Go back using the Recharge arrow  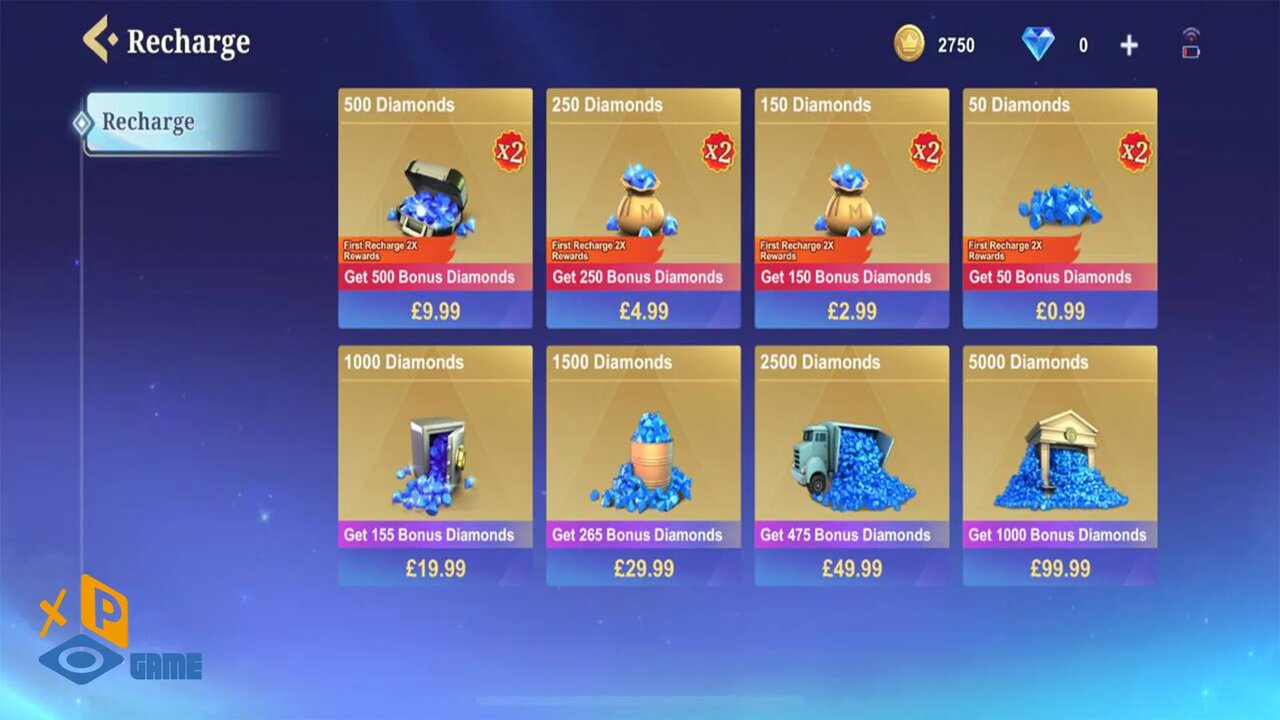point(99,41)
